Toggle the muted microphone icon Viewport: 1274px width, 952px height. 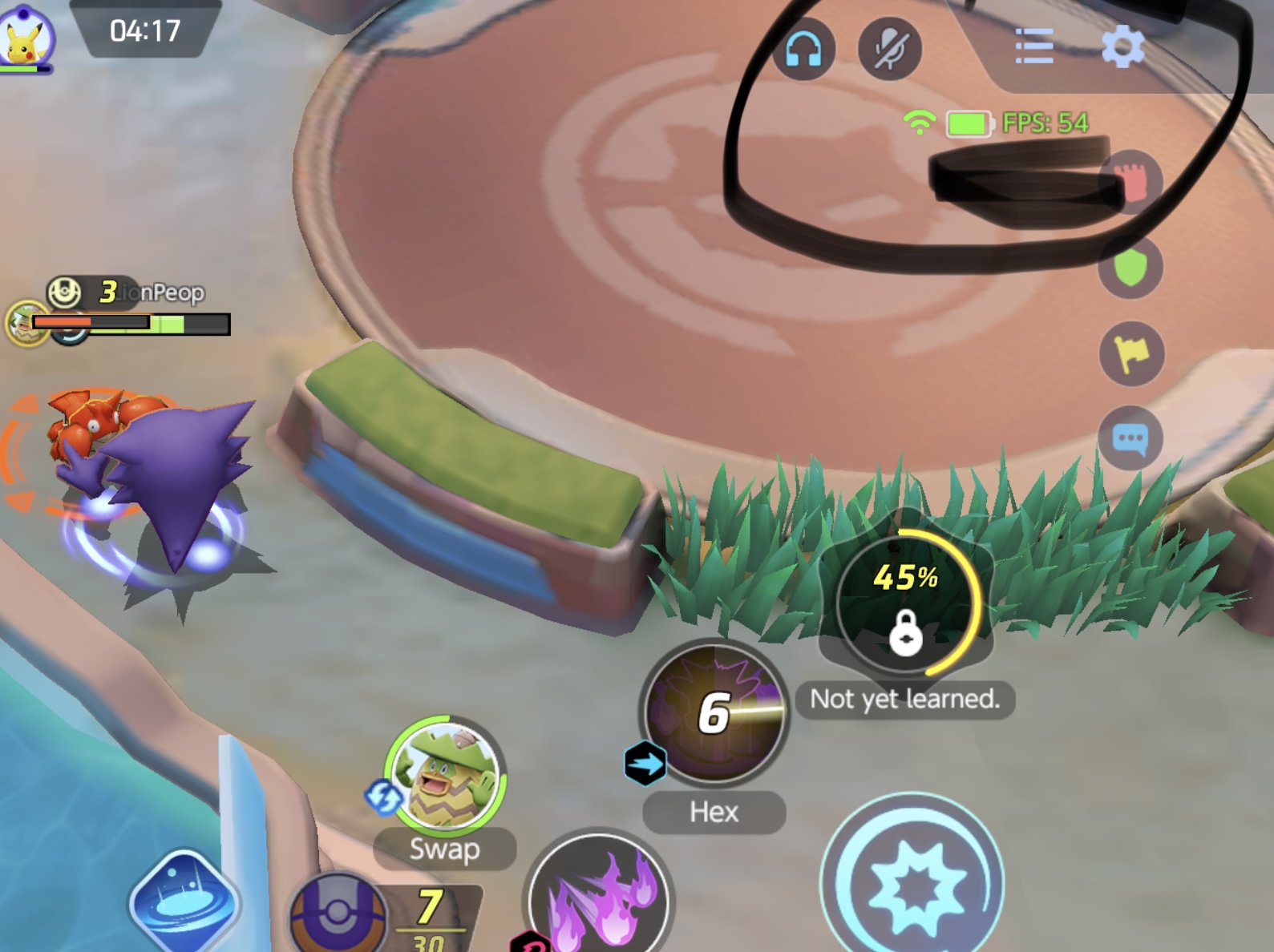click(889, 48)
